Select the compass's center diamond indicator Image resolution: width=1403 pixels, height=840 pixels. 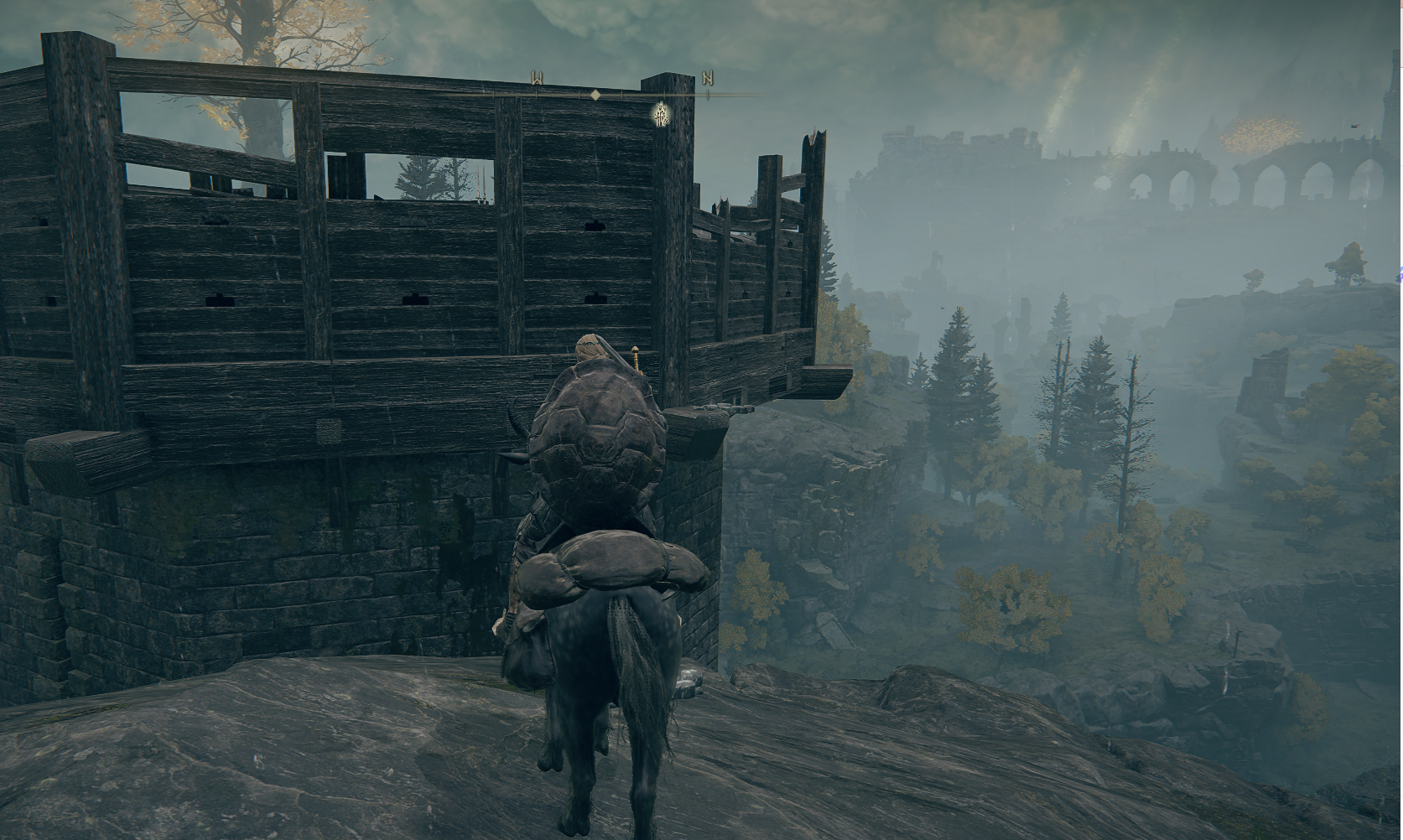pyautogui.click(x=595, y=95)
